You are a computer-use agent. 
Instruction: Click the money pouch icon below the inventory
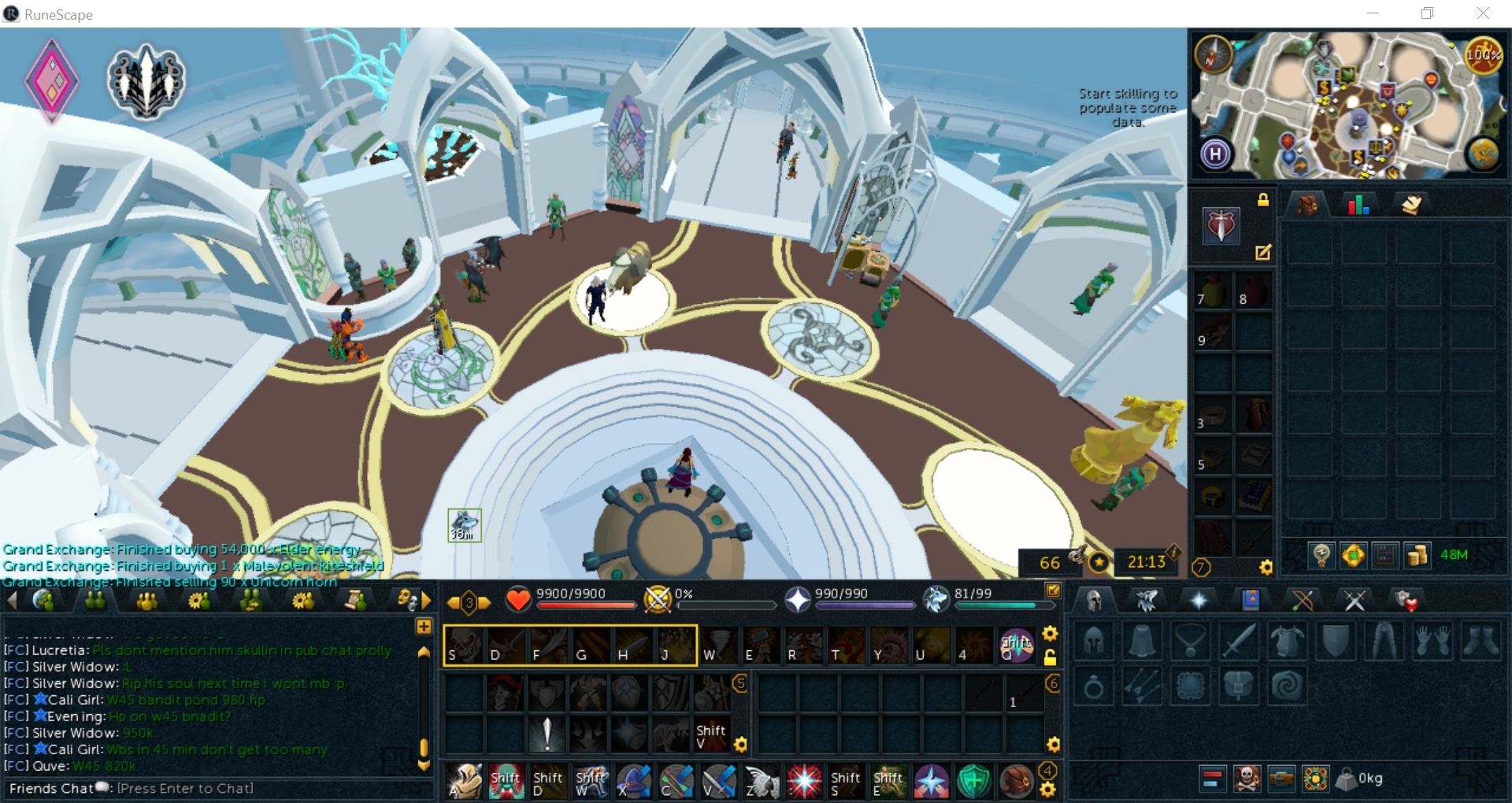pyautogui.click(x=1418, y=557)
